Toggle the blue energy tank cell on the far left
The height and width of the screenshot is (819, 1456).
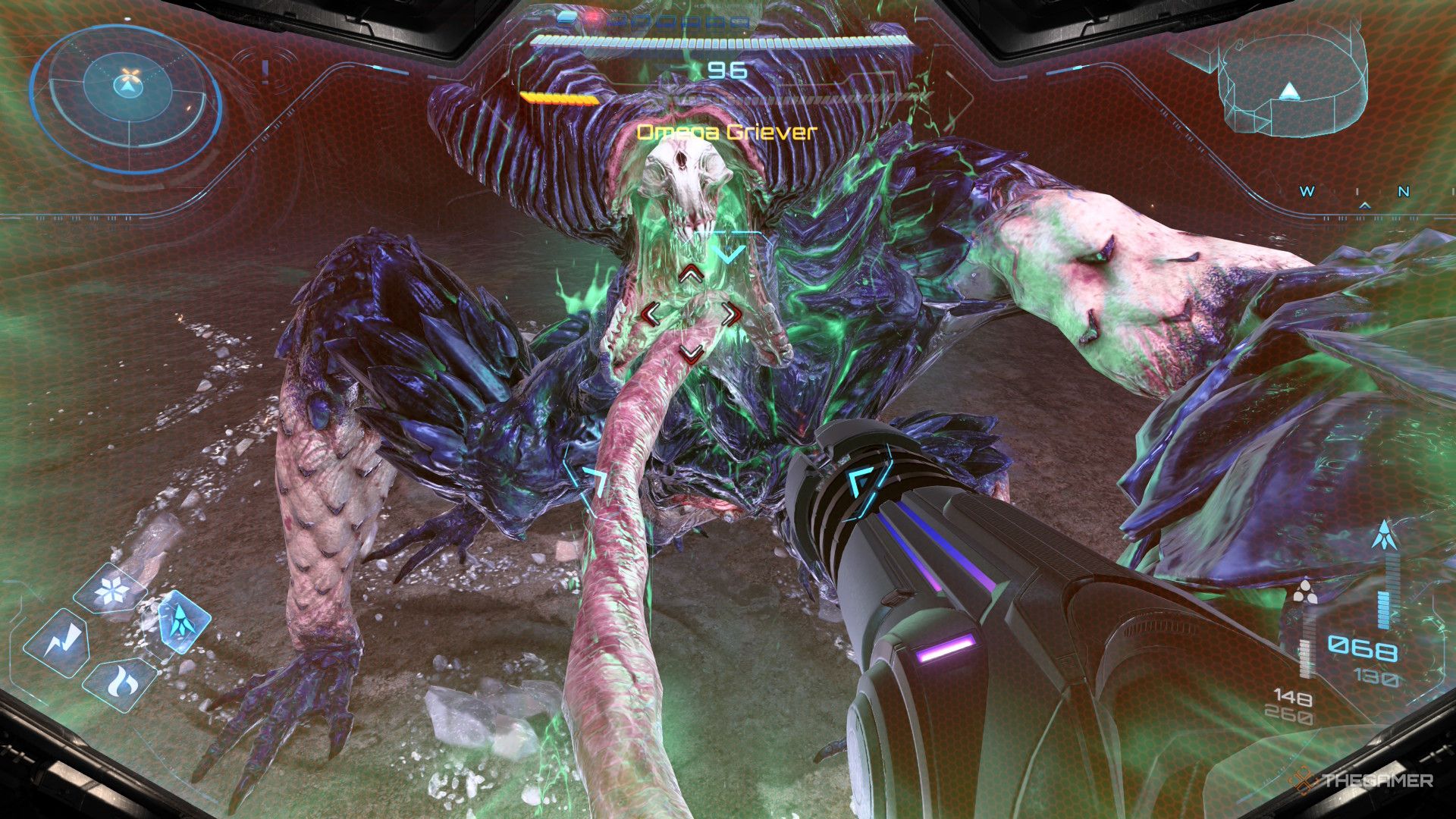tap(567, 18)
